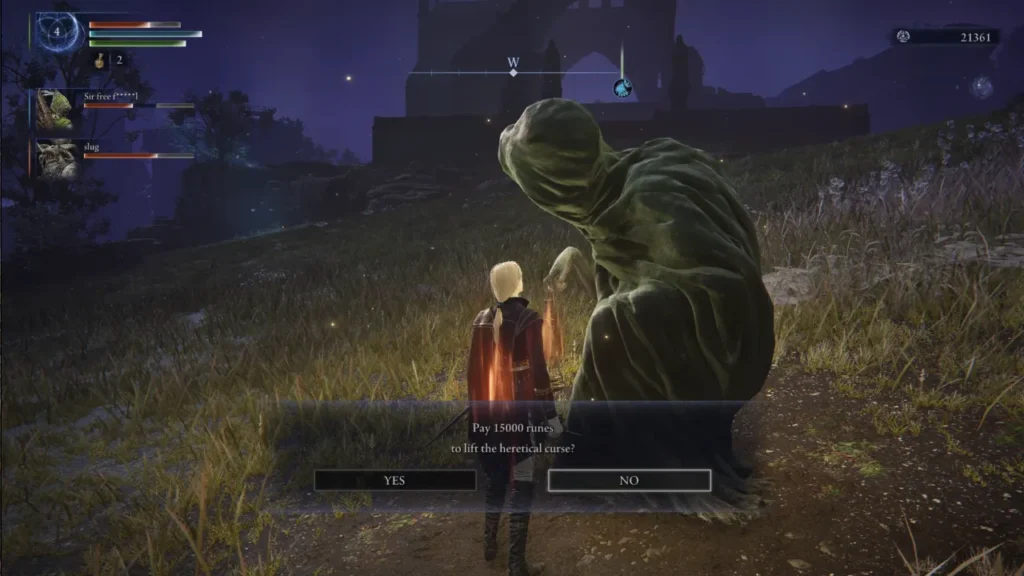Viewport: 1024px width, 576px height.
Task: Select teammate slug's portrait
Action: coord(54,158)
